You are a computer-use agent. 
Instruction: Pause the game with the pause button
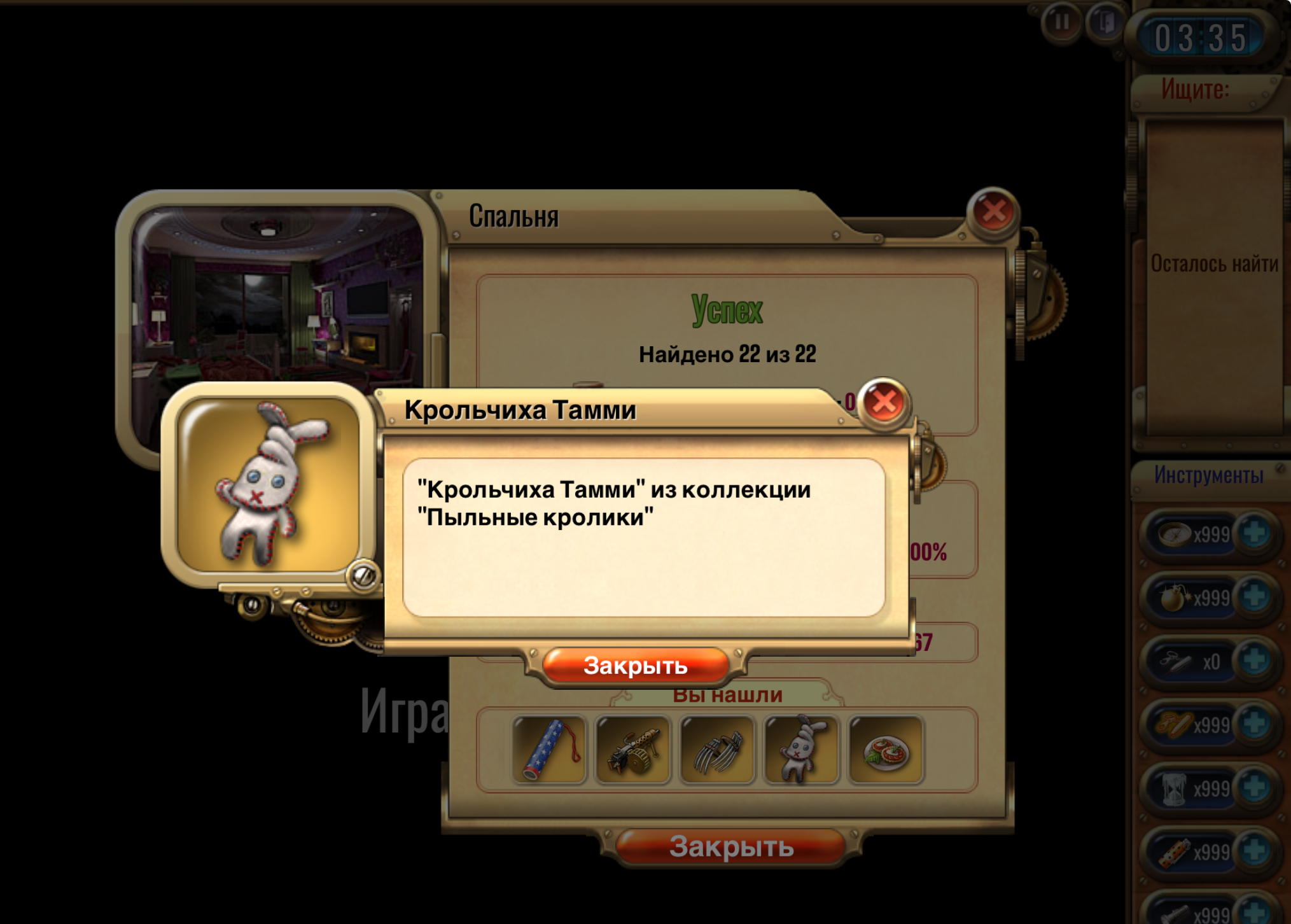coord(1061,22)
